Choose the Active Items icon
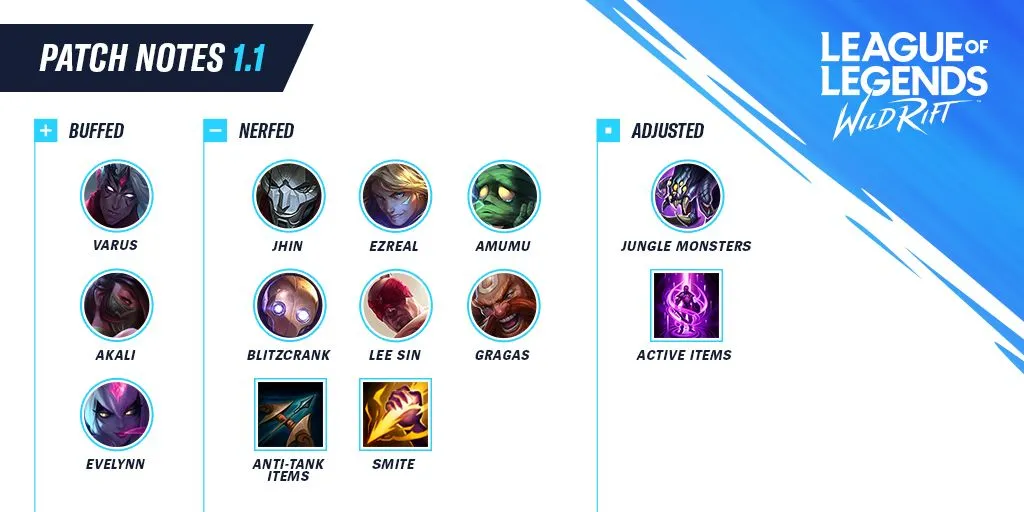This screenshot has width=1024, height=512. pos(686,306)
